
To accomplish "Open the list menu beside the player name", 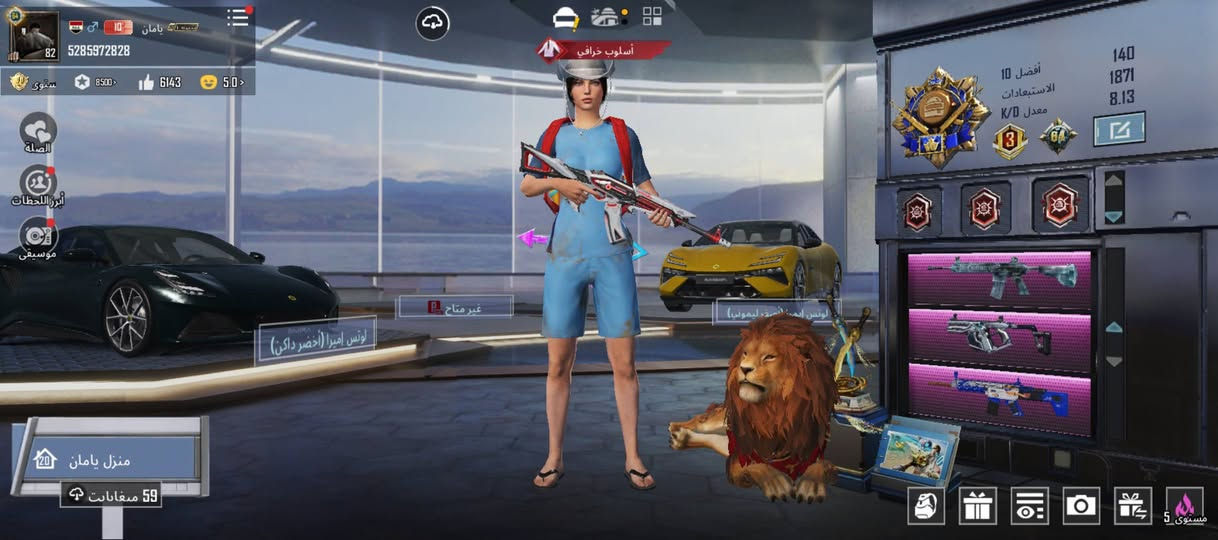I will point(238,18).
